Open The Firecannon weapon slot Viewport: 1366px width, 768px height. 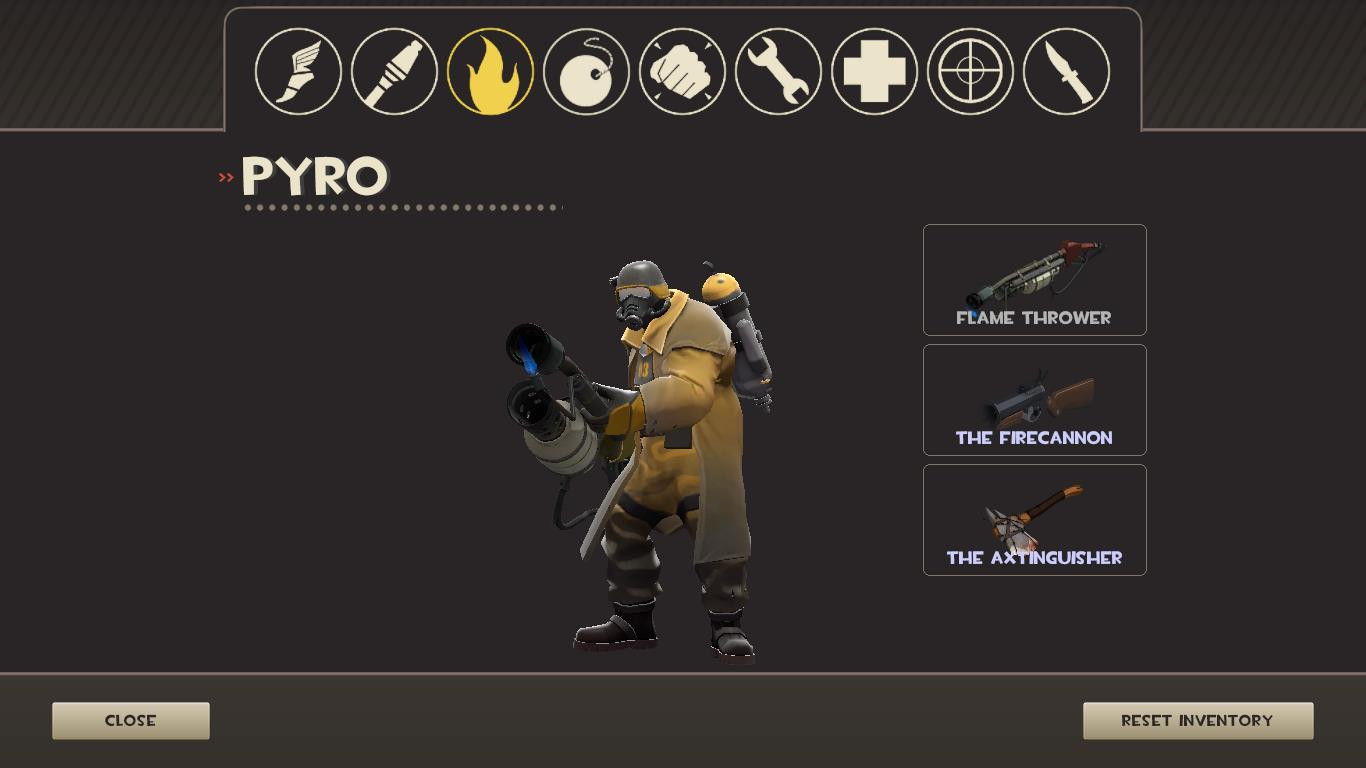[x=1035, y=399]
